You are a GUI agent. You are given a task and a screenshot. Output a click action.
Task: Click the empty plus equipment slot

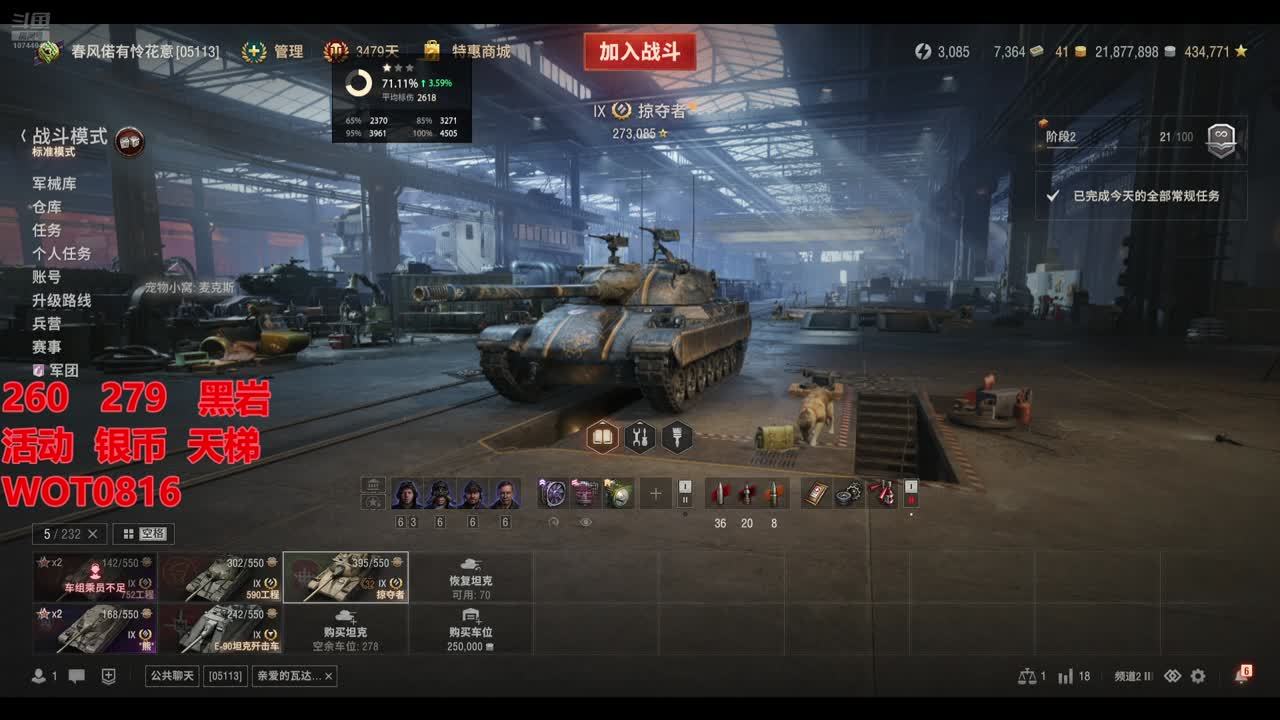coord(655,493)
